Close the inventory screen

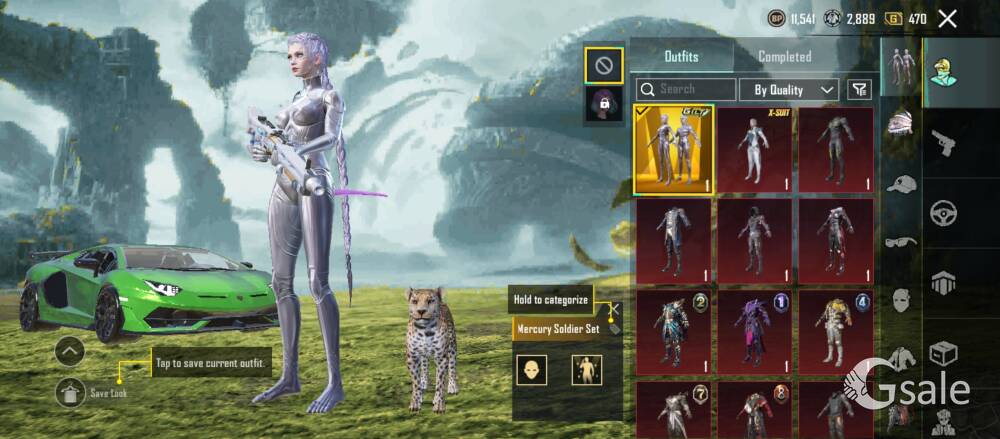coord(948,18)
